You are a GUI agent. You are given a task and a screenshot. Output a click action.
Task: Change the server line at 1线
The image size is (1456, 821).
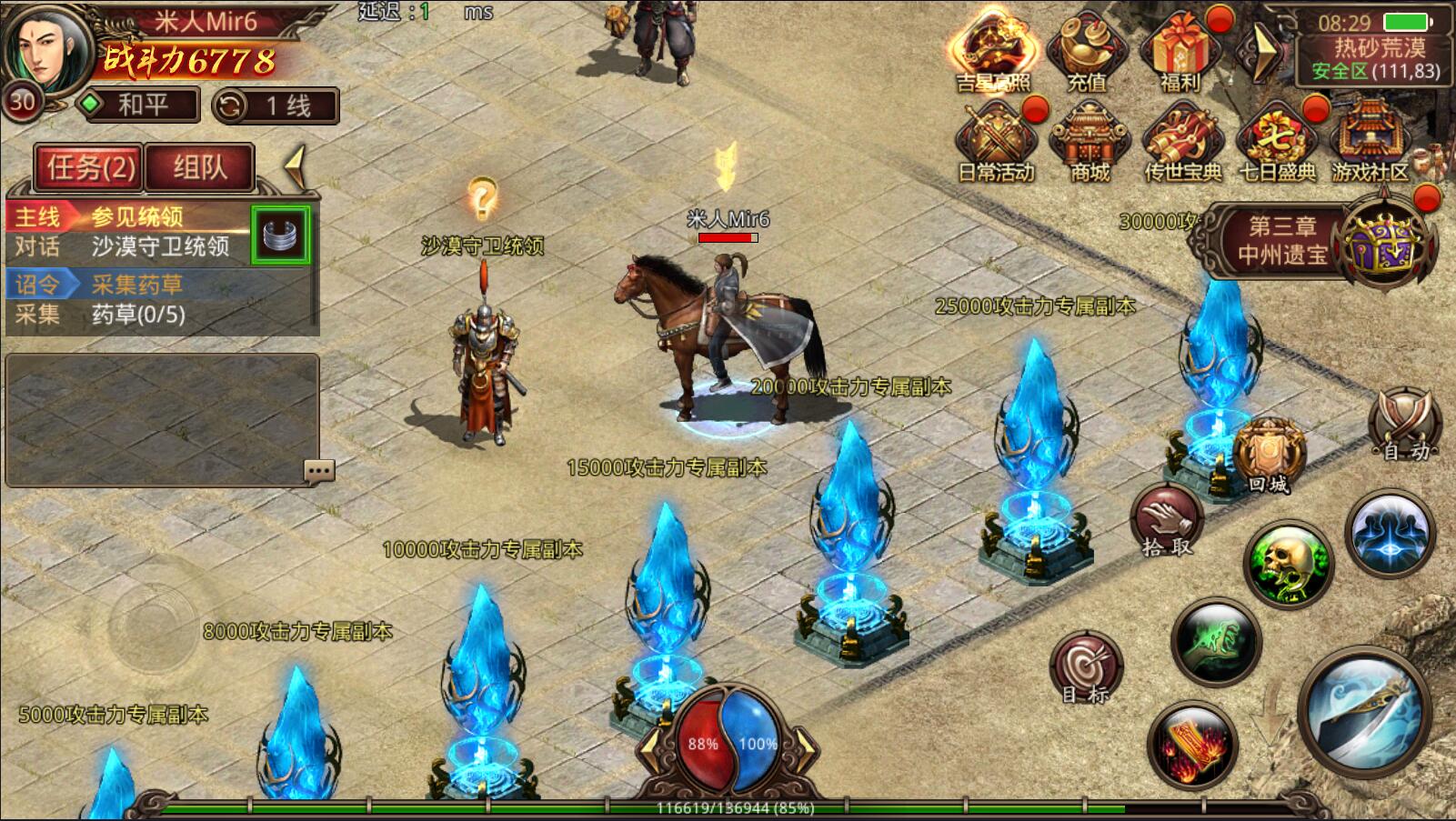point(276,106)
